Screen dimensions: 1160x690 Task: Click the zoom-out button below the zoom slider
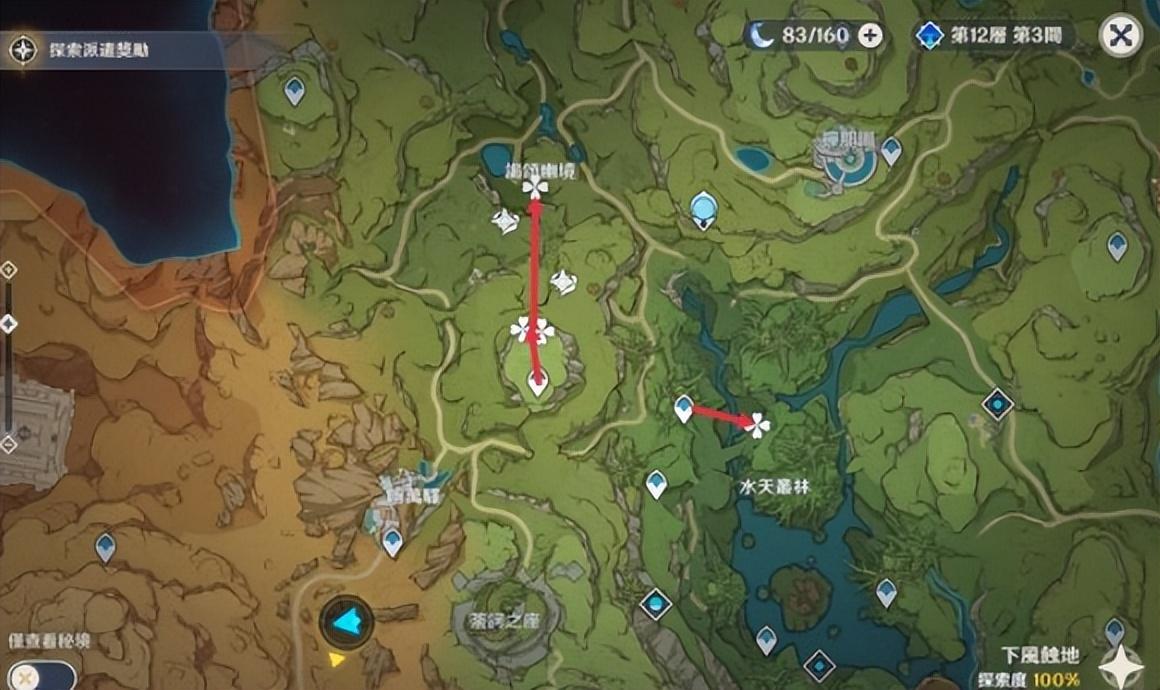point(9,442)
